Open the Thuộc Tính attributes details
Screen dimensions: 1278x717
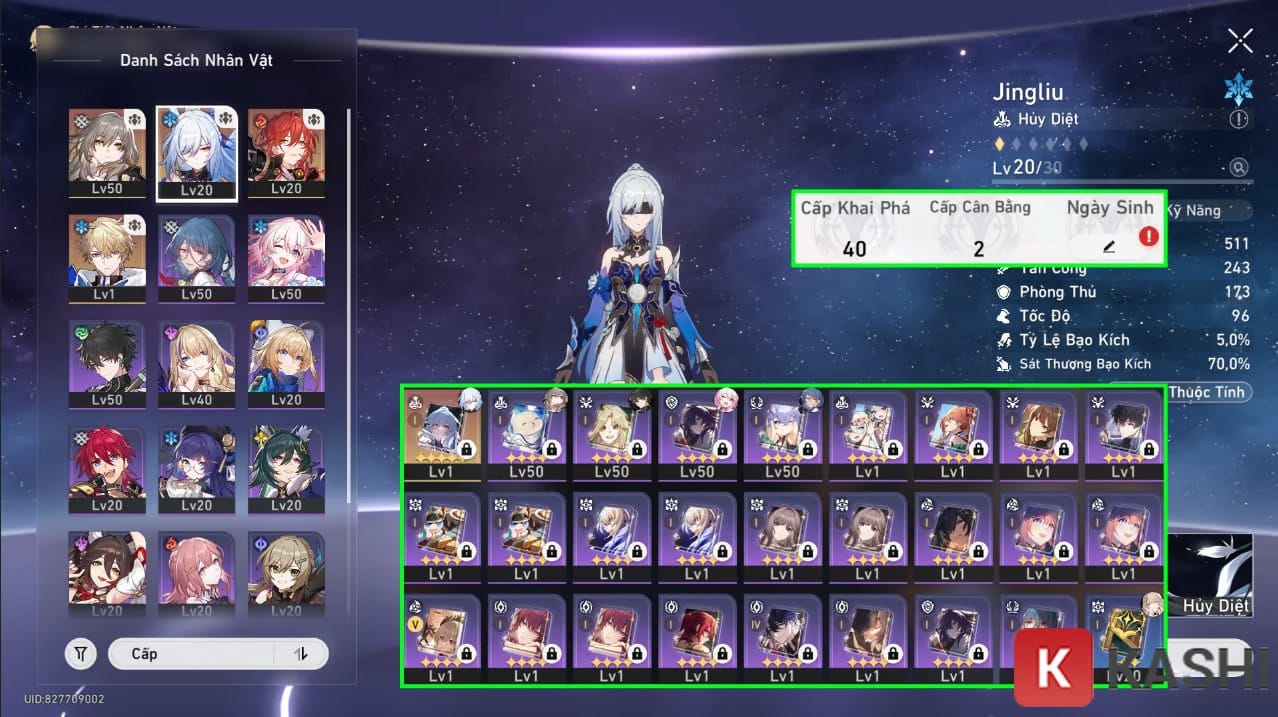click(1205, 392)
